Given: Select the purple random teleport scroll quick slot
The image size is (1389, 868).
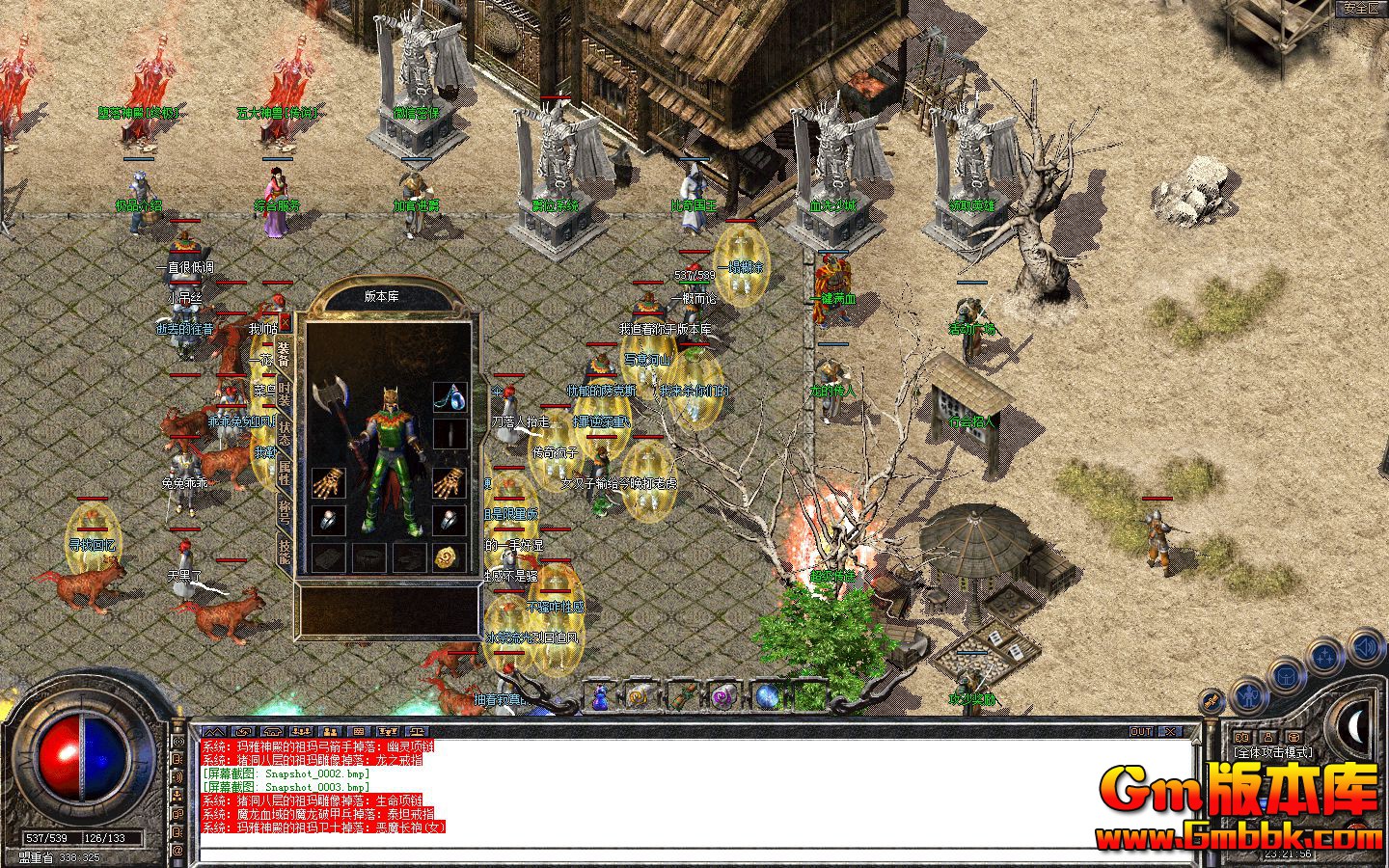Looking at the screenshot, I should (722, 696).
